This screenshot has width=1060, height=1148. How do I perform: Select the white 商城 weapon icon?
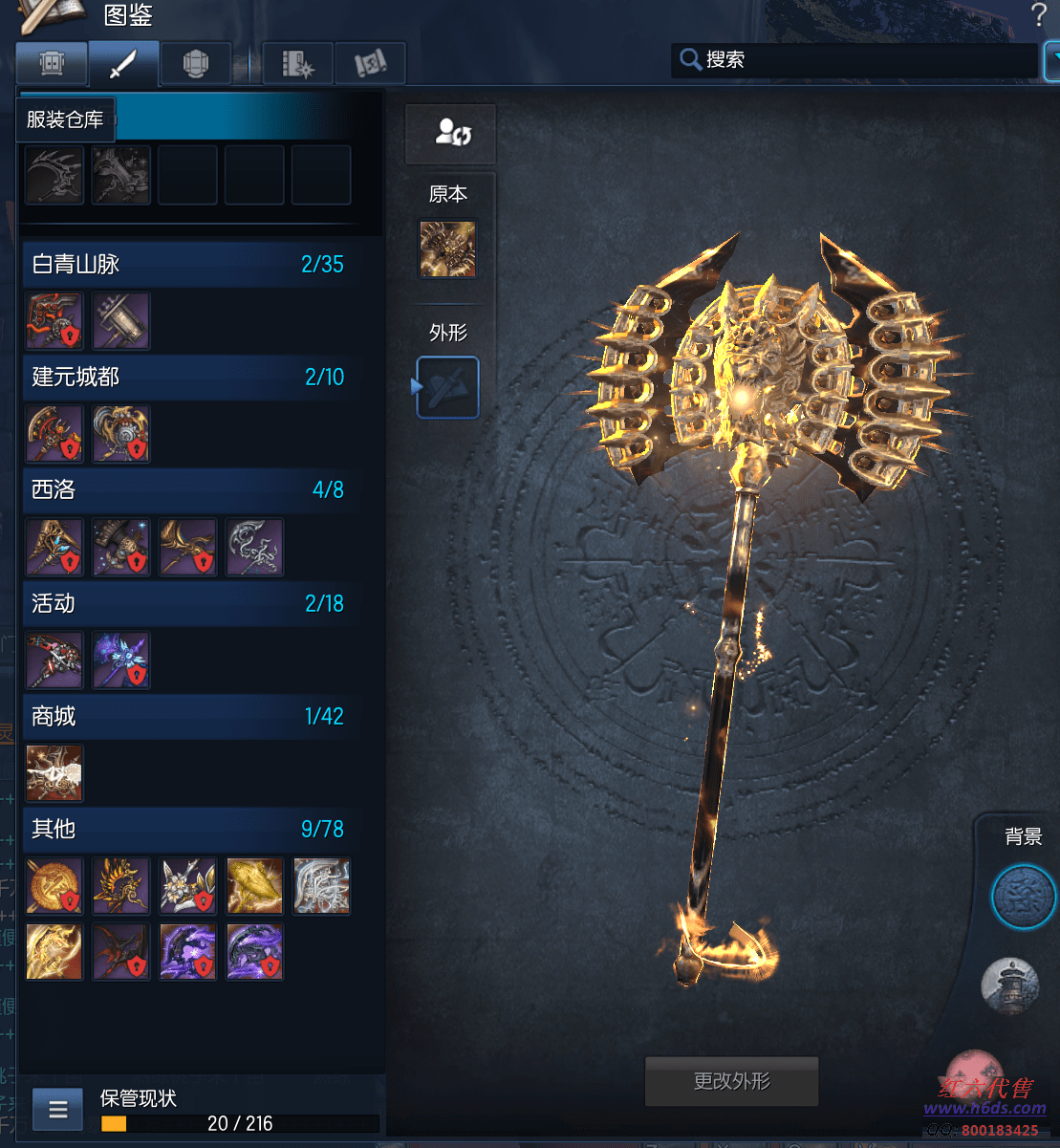pos(54,773)
